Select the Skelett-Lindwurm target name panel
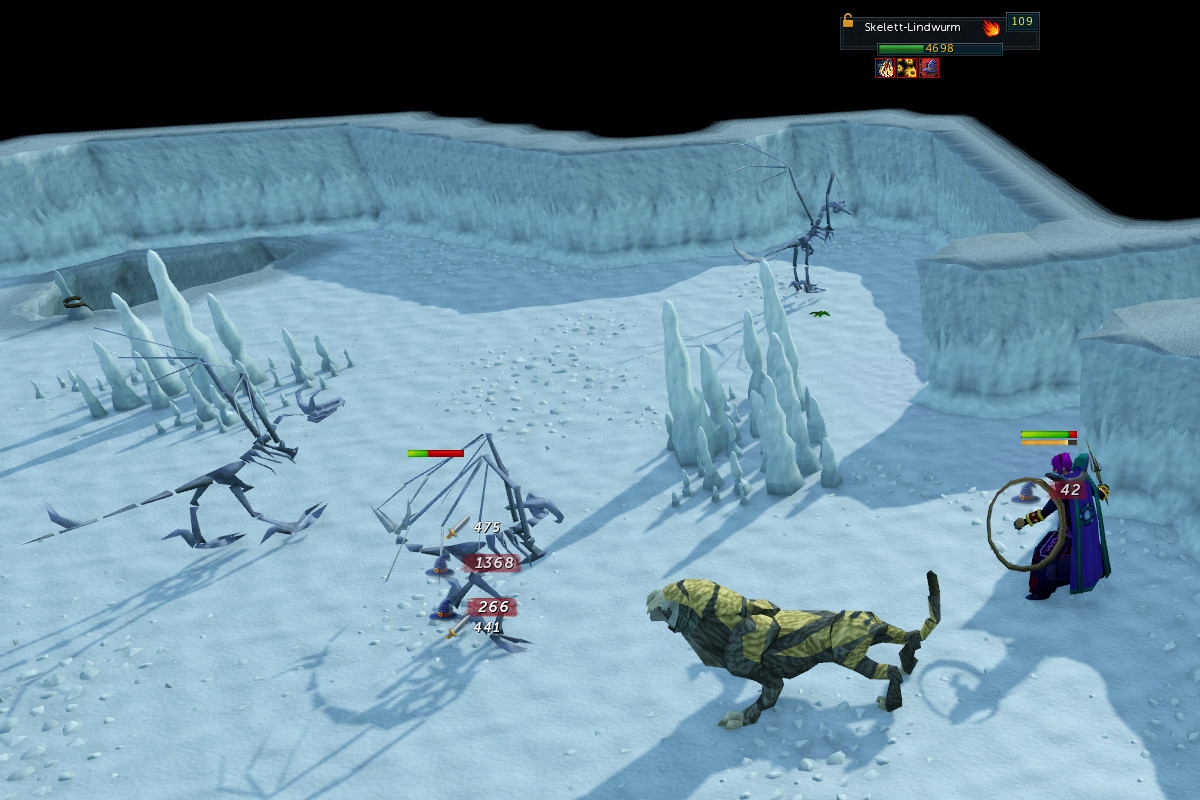The image size is (1200, 800). coord(911,28)
